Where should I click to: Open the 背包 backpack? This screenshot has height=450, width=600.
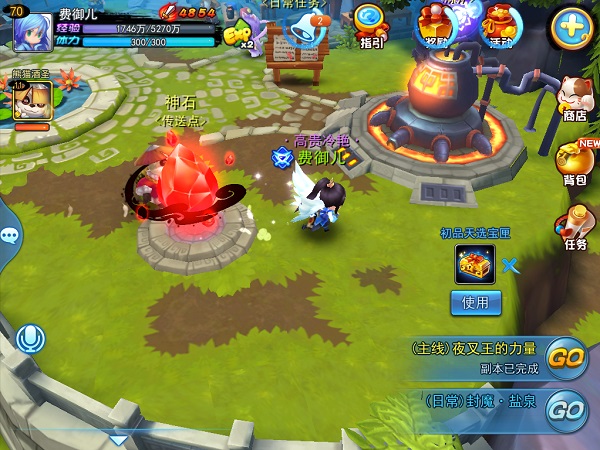click(575, 163)
